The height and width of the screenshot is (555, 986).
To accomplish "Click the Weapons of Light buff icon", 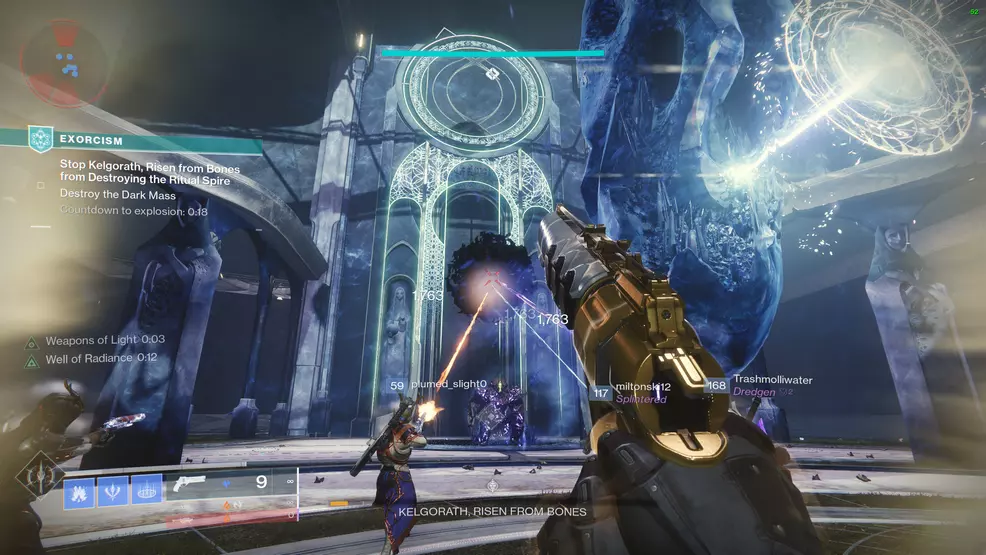I will point(32,341).
